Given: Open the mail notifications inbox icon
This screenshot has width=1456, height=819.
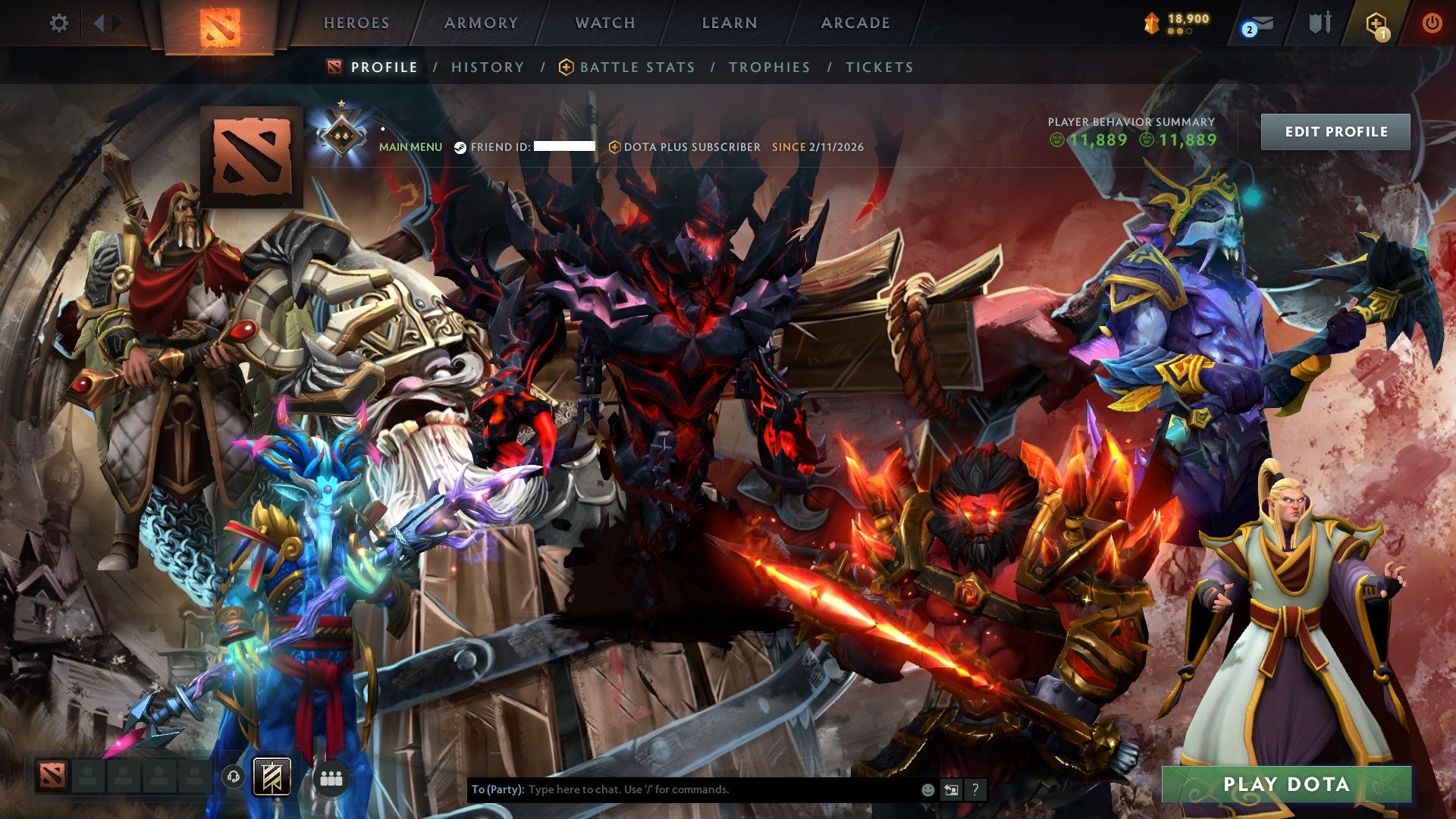Looking at the screenshot, I should click(1261, 24).
